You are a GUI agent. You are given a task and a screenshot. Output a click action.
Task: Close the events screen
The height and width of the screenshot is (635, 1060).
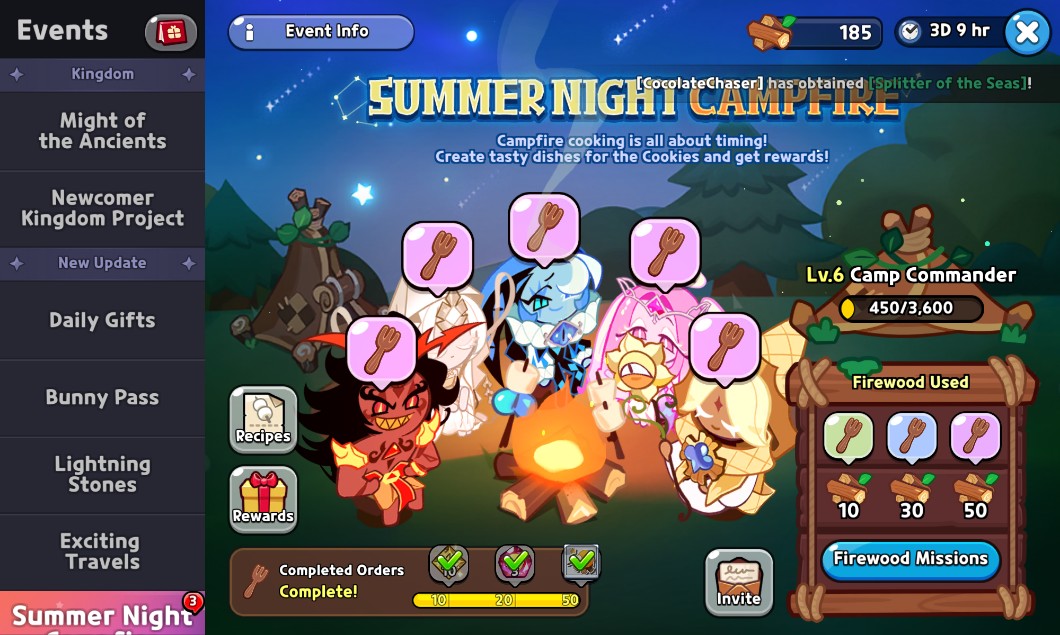[x=1027, y=32]
